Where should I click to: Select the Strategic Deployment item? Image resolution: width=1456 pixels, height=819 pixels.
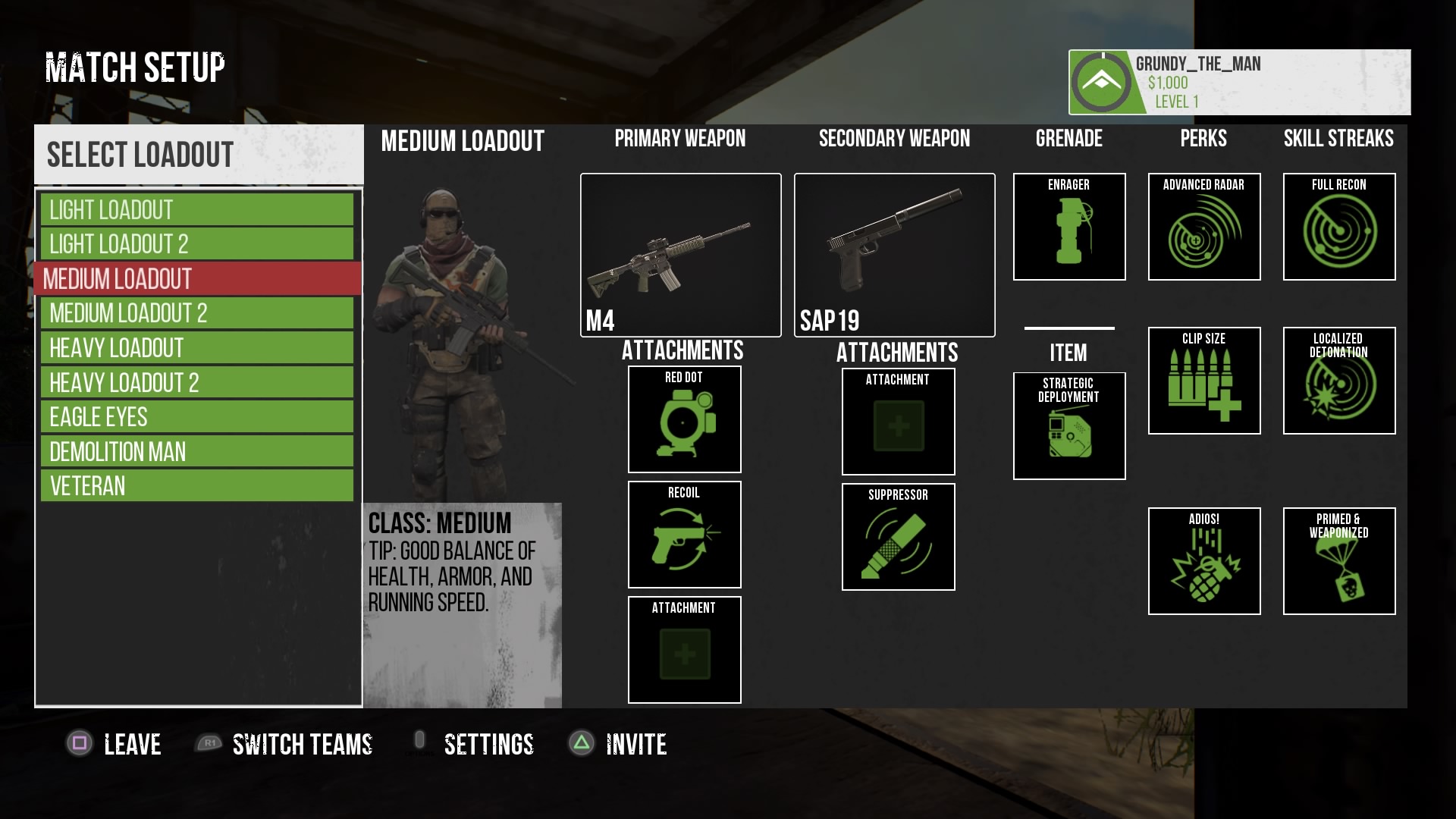1069,426
